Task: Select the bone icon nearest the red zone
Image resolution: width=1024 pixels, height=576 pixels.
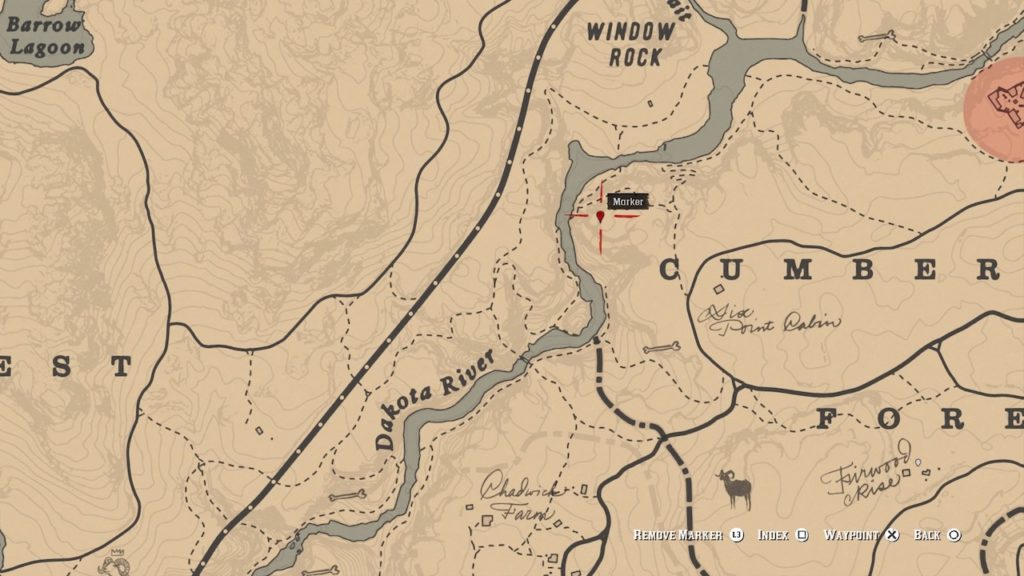Action: click(875, 38)
